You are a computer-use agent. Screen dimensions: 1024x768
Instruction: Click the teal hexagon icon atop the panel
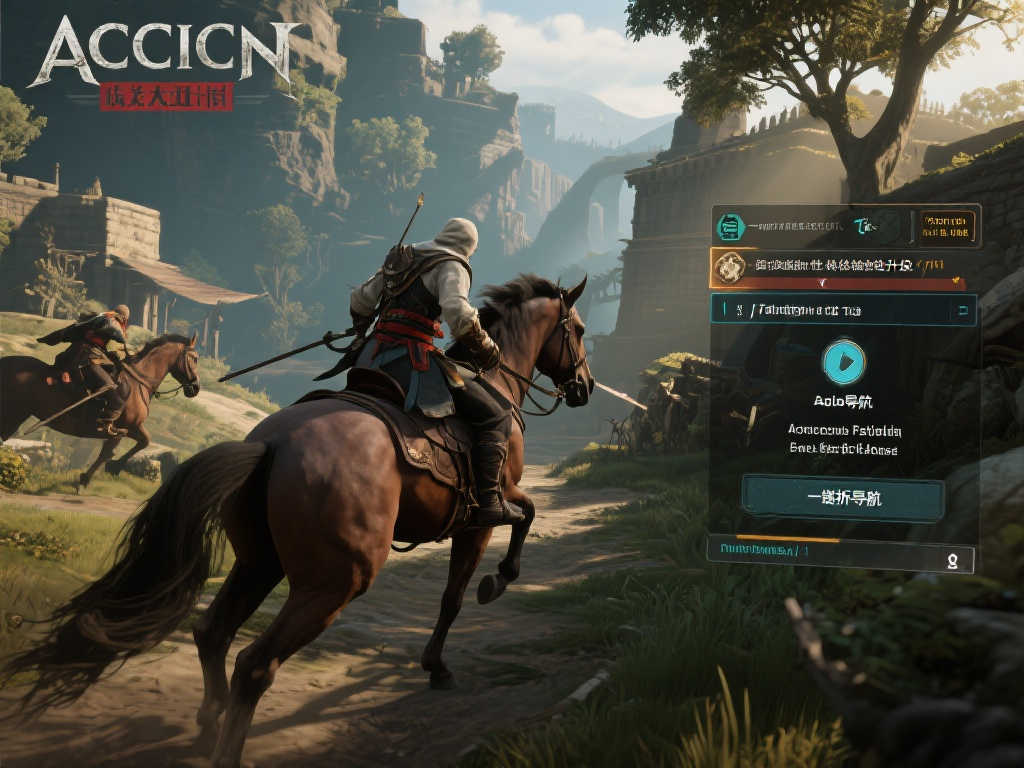coord(730,228)
